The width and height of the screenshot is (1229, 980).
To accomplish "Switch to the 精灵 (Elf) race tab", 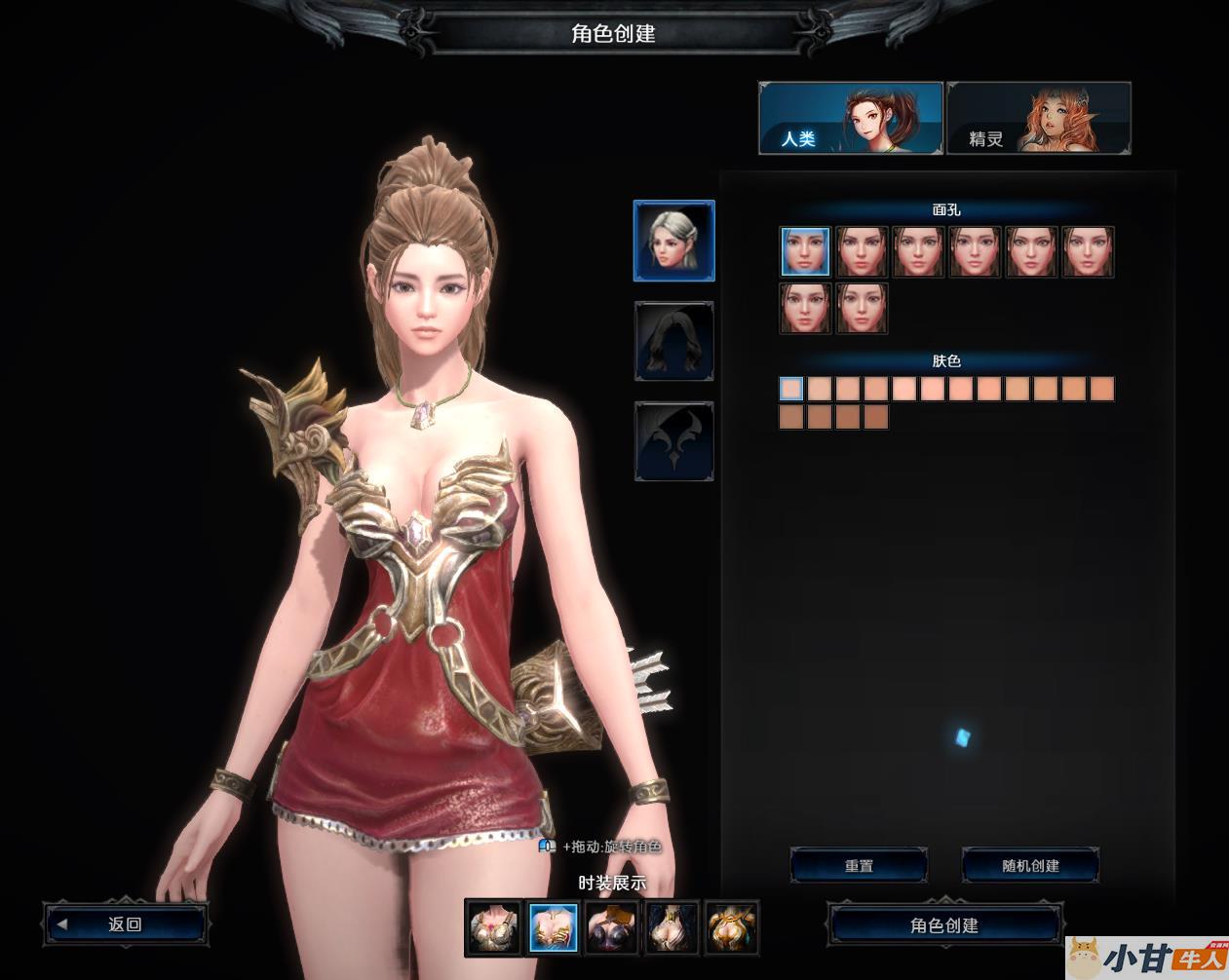I will [x=1038, y=119].
